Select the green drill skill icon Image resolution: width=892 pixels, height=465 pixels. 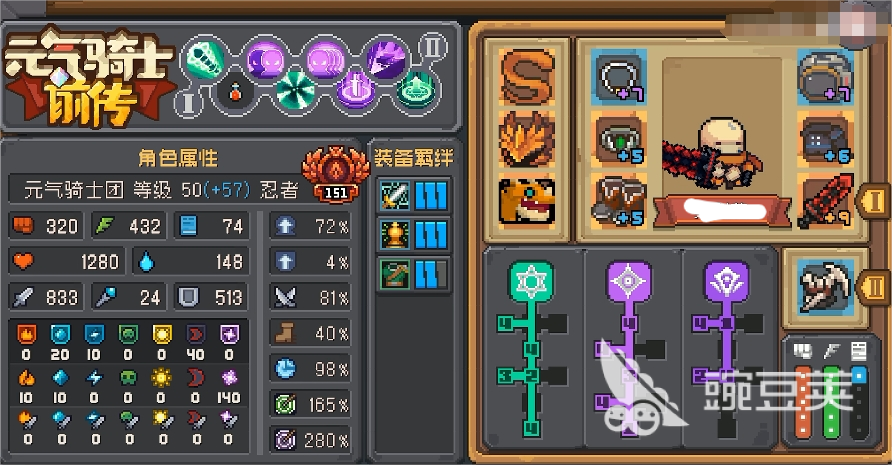[x=204, y=55]
